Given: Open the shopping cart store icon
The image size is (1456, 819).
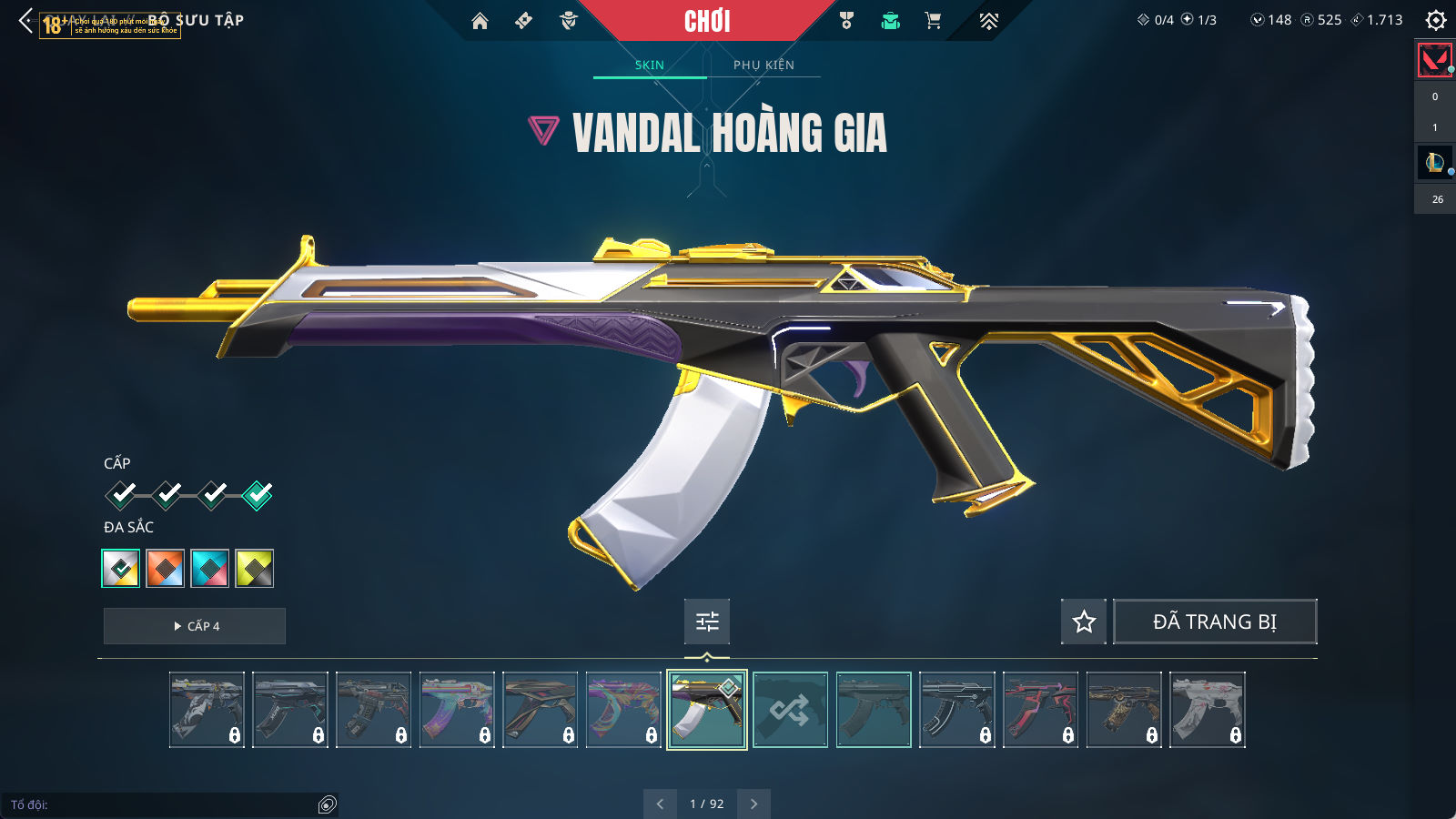Looking at the screenshot, I should click(x=933, y=21).
